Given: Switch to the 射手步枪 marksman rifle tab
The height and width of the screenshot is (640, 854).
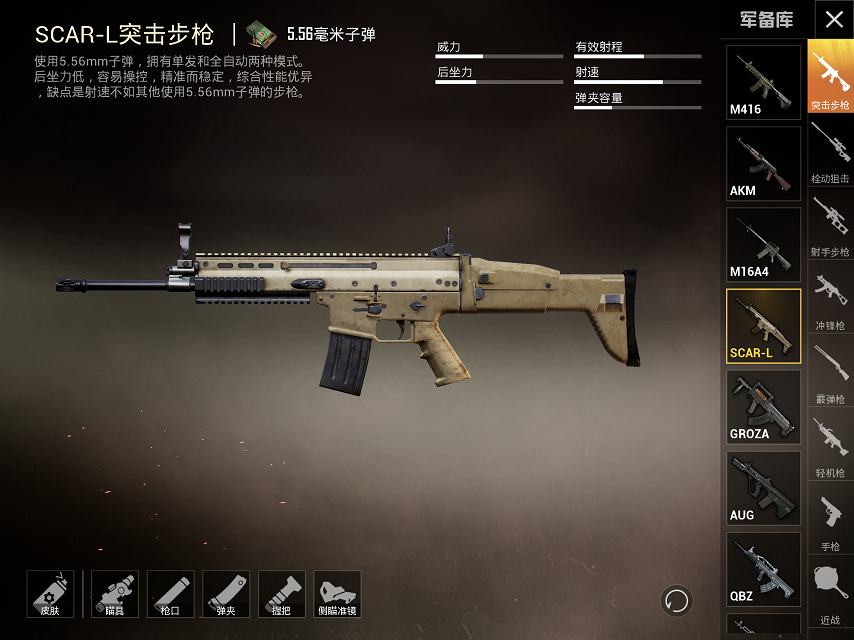Looking at the screenshot, I should click(x=830, y=225).
